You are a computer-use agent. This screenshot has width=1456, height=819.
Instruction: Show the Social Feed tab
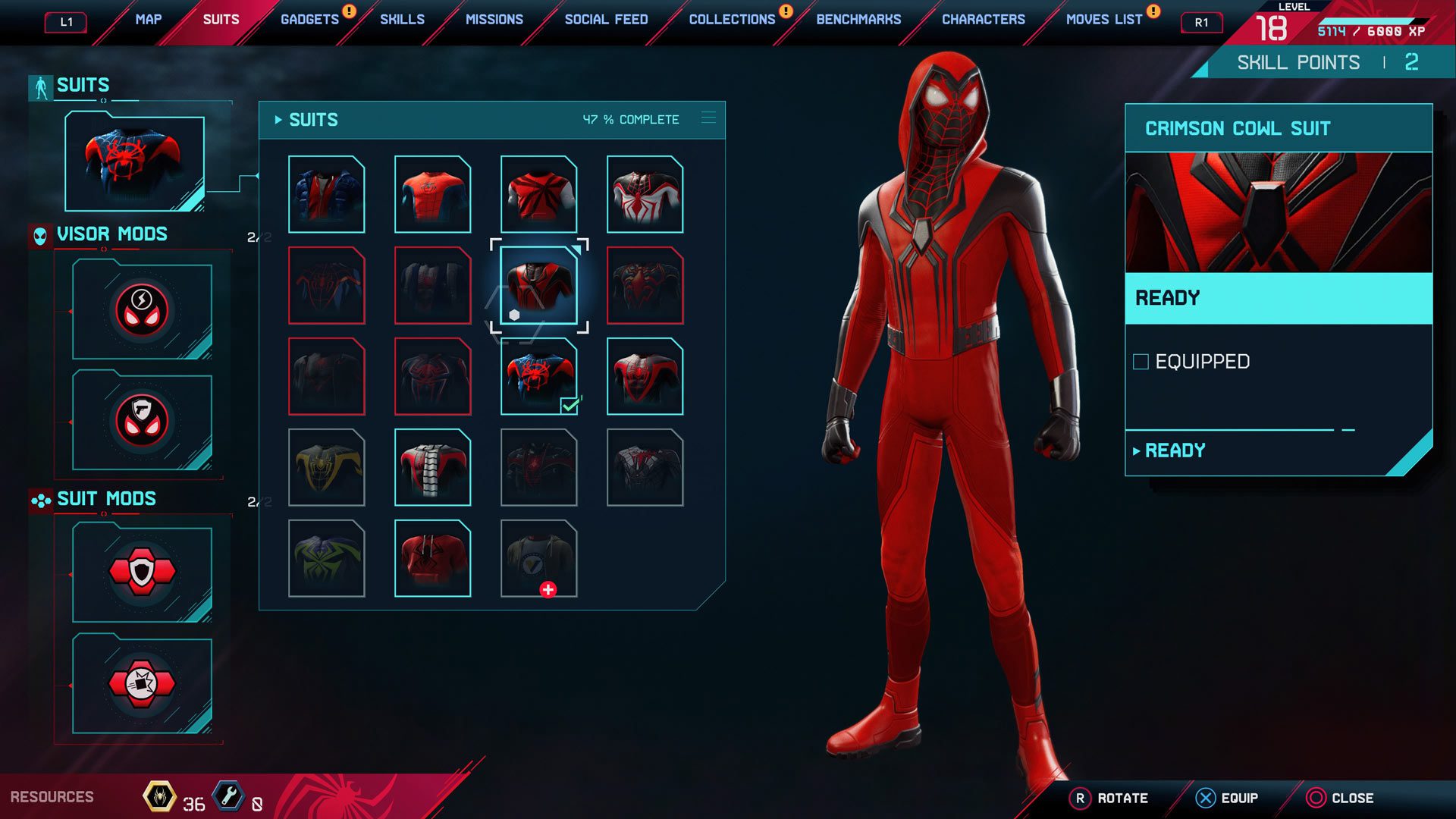coord(606,20)
